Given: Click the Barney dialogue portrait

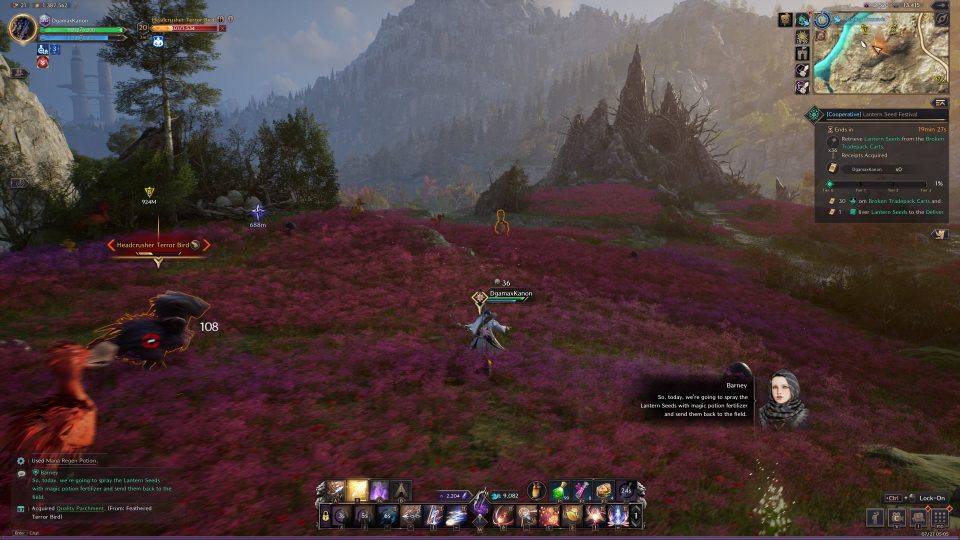Looking at the screenshot, I should [x=783, y=400].
